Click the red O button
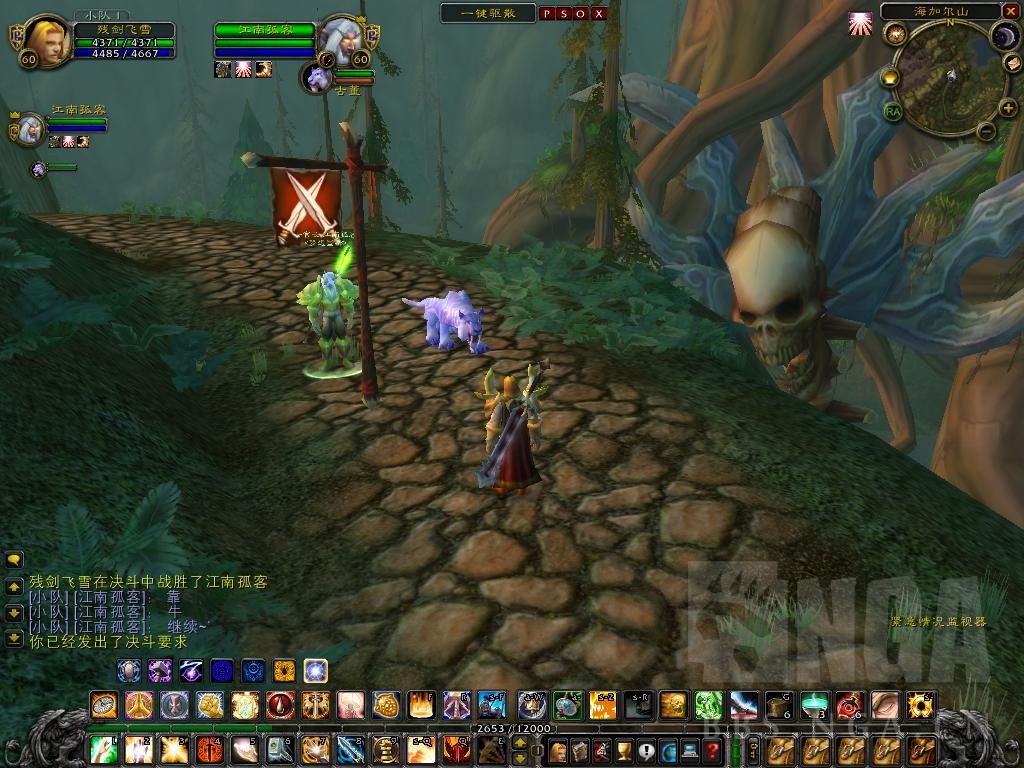Image resolution: width=1024 pixels, height=768 pixels. point(581,14)
